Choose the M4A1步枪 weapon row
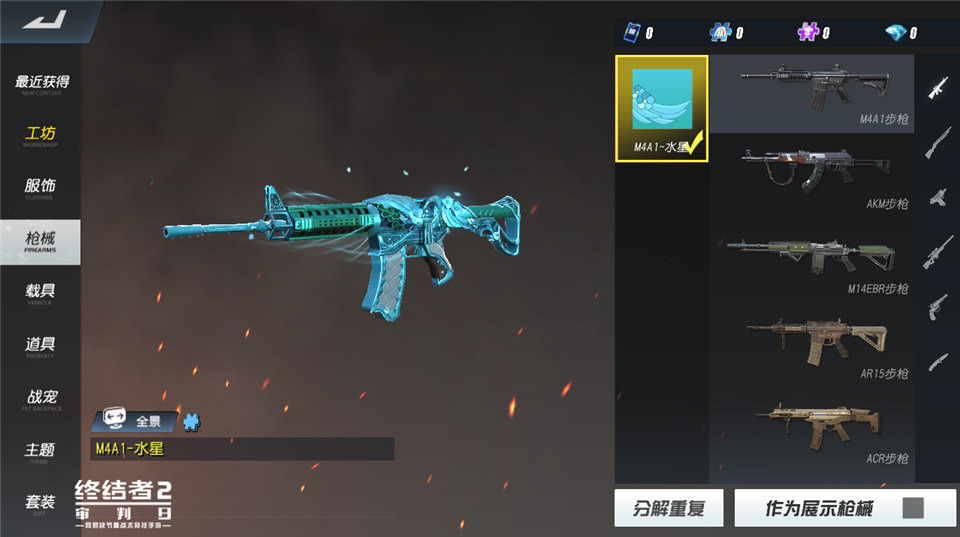This screenshot has width=960, height=537. pyautogui.click(x=812, y=94)
